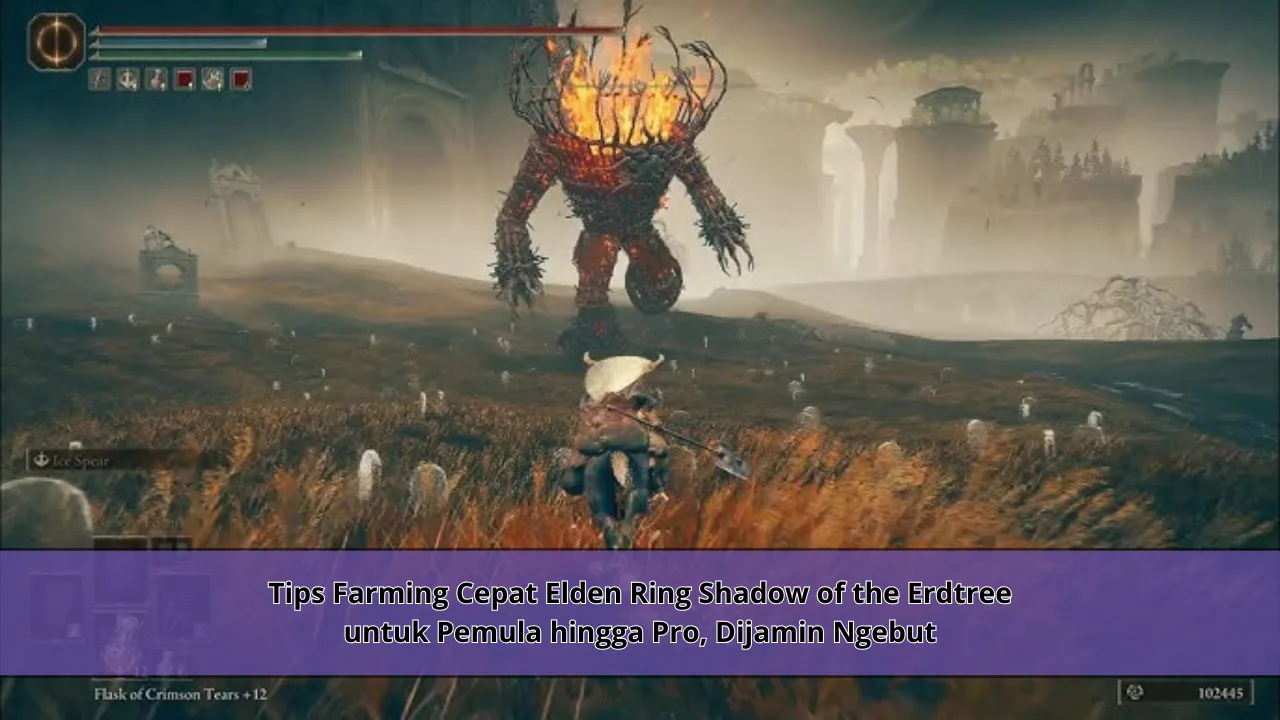Click the Great Rune emblem icon
The height and width of the screenshot is (720, 1280).
pyautogui.click(x=56, y=42)
